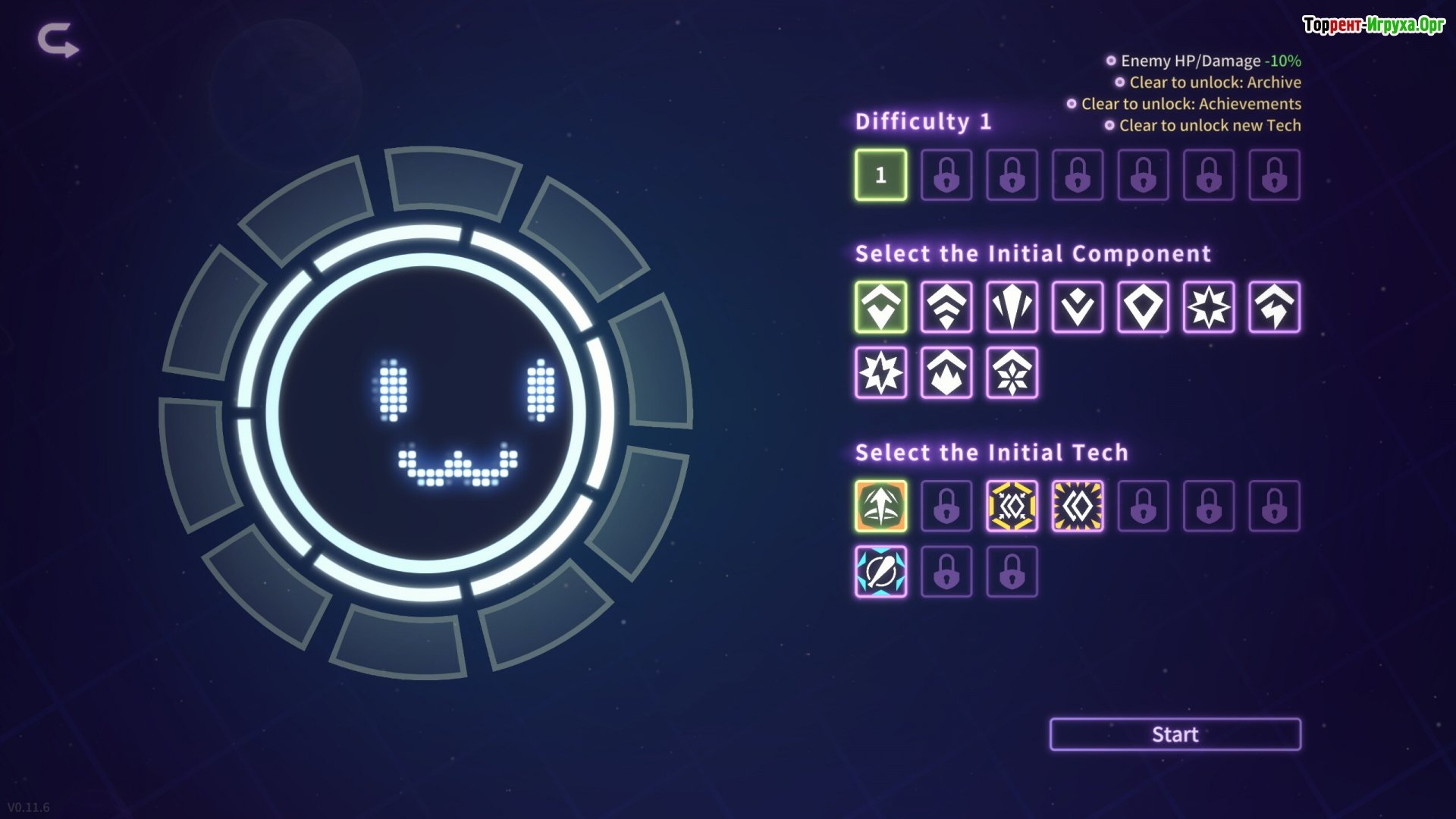
Task: Start the run with the Start button
Action: [x=1175, y=734]
